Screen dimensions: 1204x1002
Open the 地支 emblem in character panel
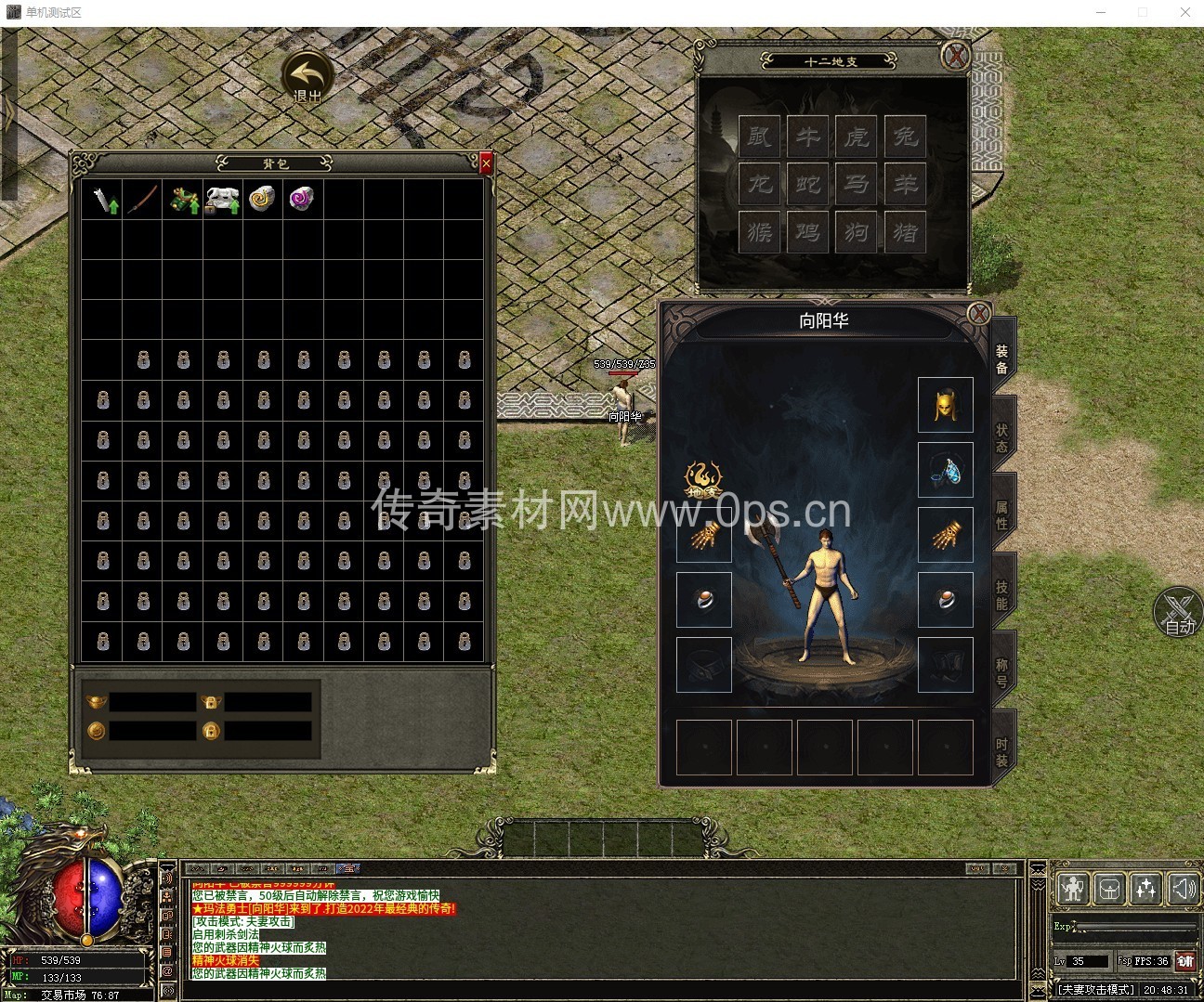click(703, 480)
